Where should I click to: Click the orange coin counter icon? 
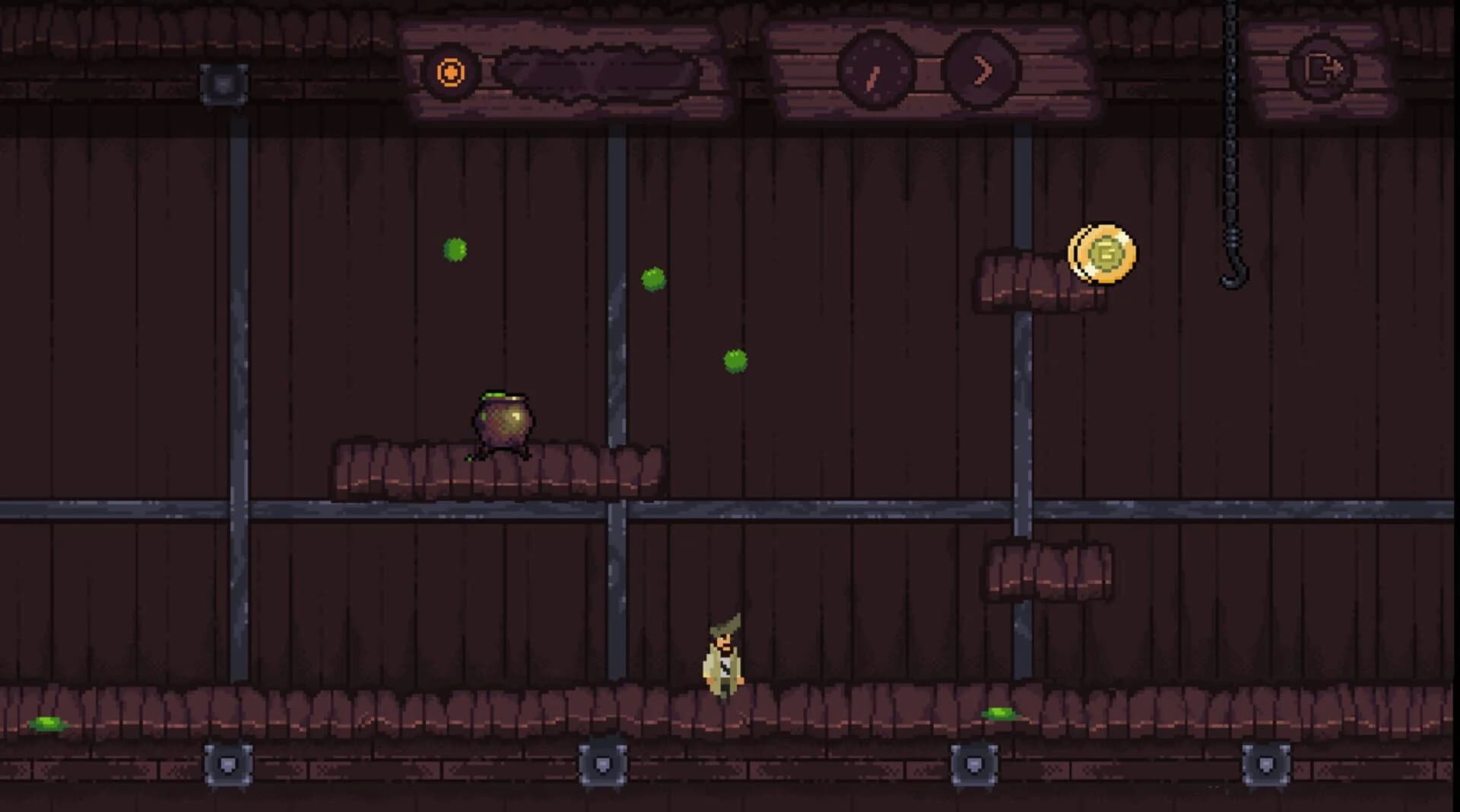451,71
